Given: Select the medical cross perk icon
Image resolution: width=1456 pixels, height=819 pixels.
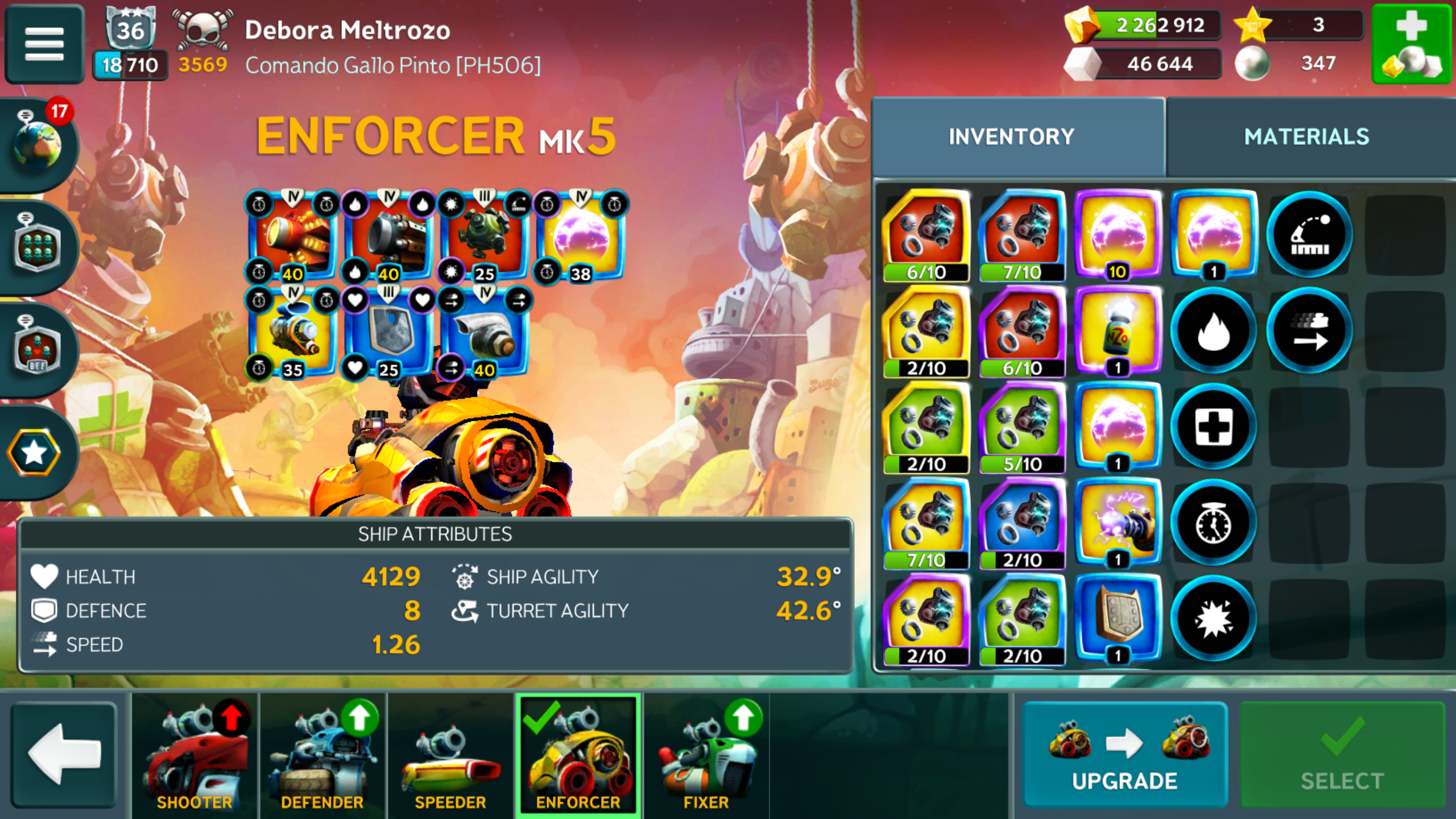Looking at the screenshot, I should [x=1213, y=427].
